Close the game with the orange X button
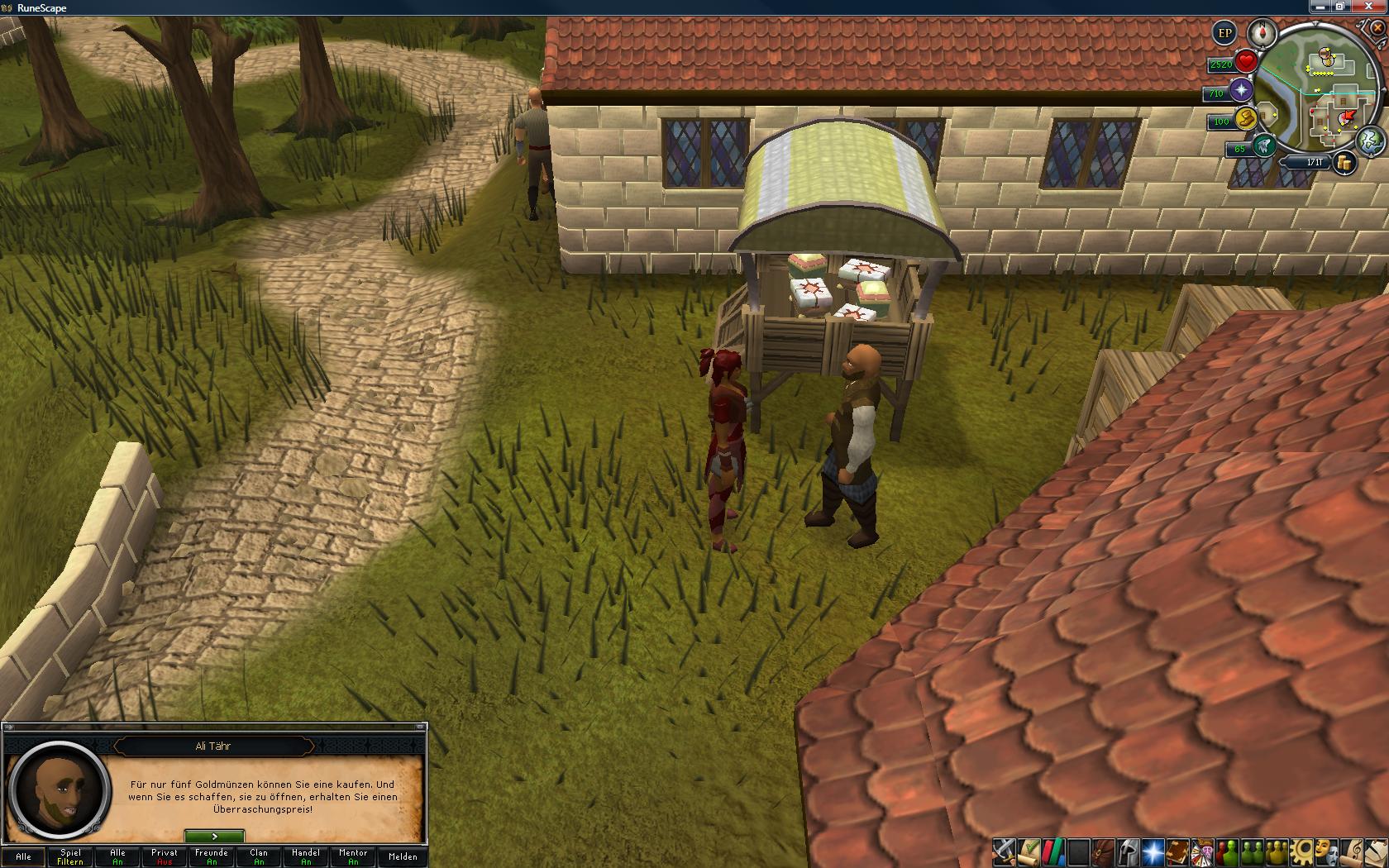Image resolution: width=1389 pixels, height=868 pixels. 1377,28
